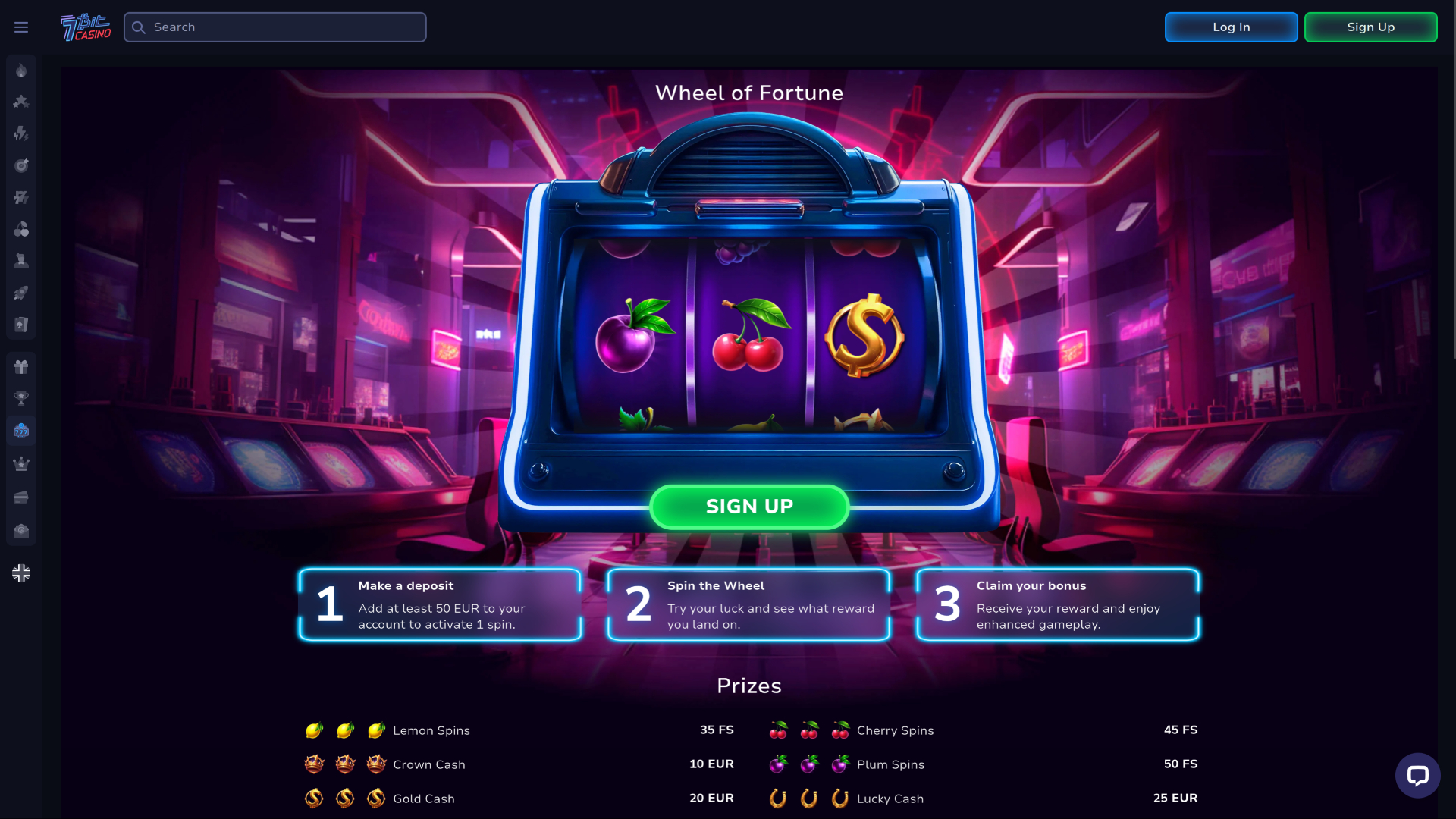Image resolution: width=1456 pixels, height=819 pixels.
Task: Click the cherries slots category icon
Action: [21, 229]
